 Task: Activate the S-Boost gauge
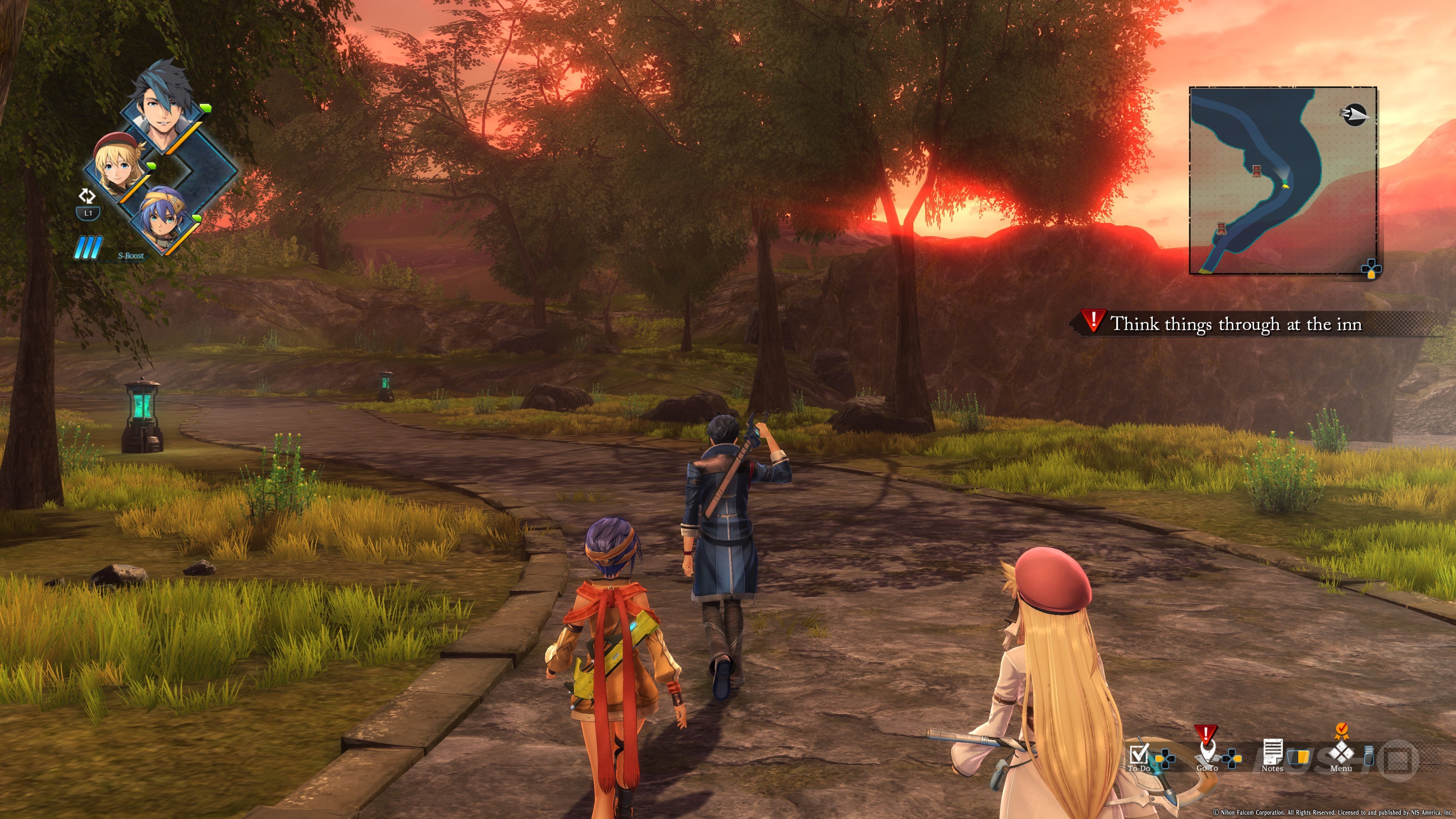click(x=89, y=248)
